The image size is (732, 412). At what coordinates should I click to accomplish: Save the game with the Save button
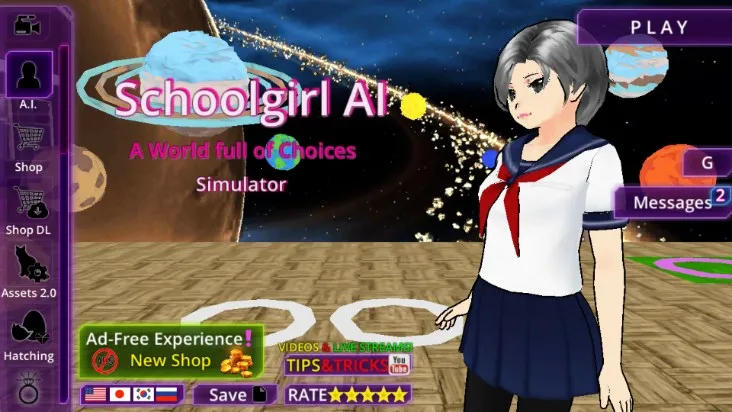click(234, 395)
